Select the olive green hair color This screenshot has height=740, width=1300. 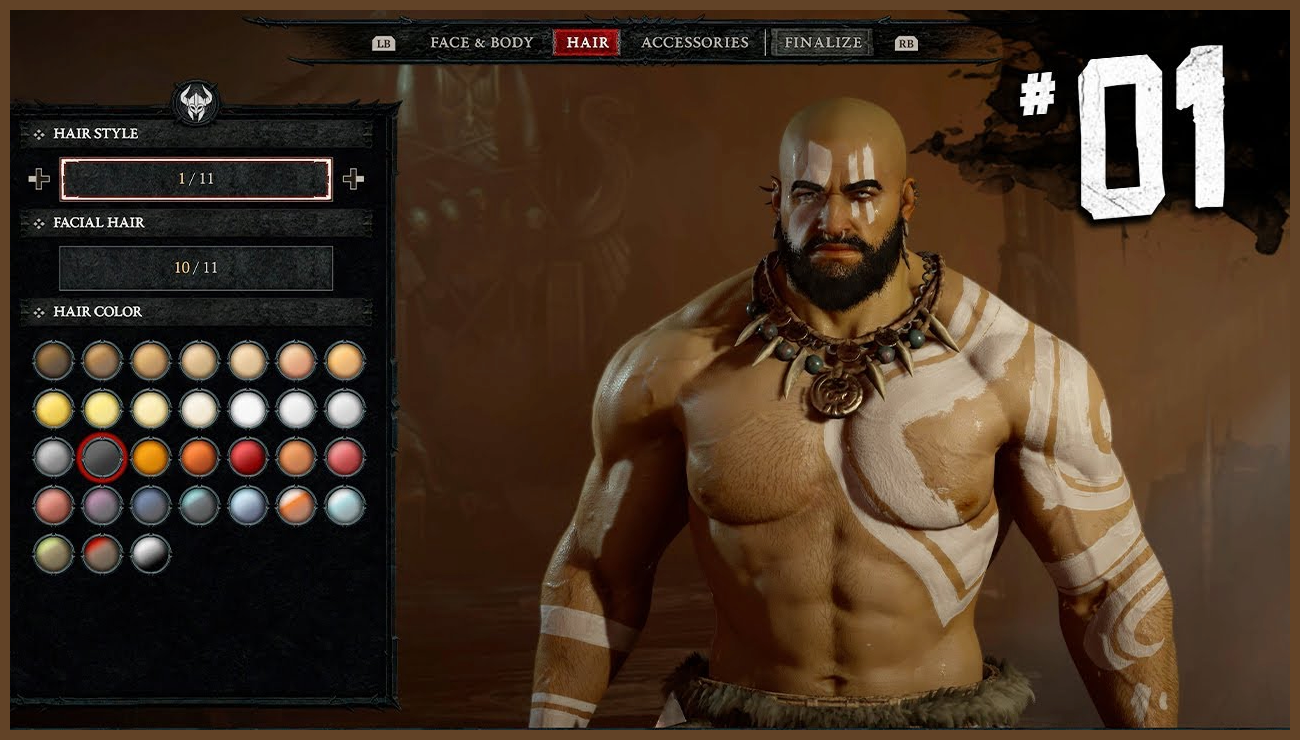pos(53,553)
